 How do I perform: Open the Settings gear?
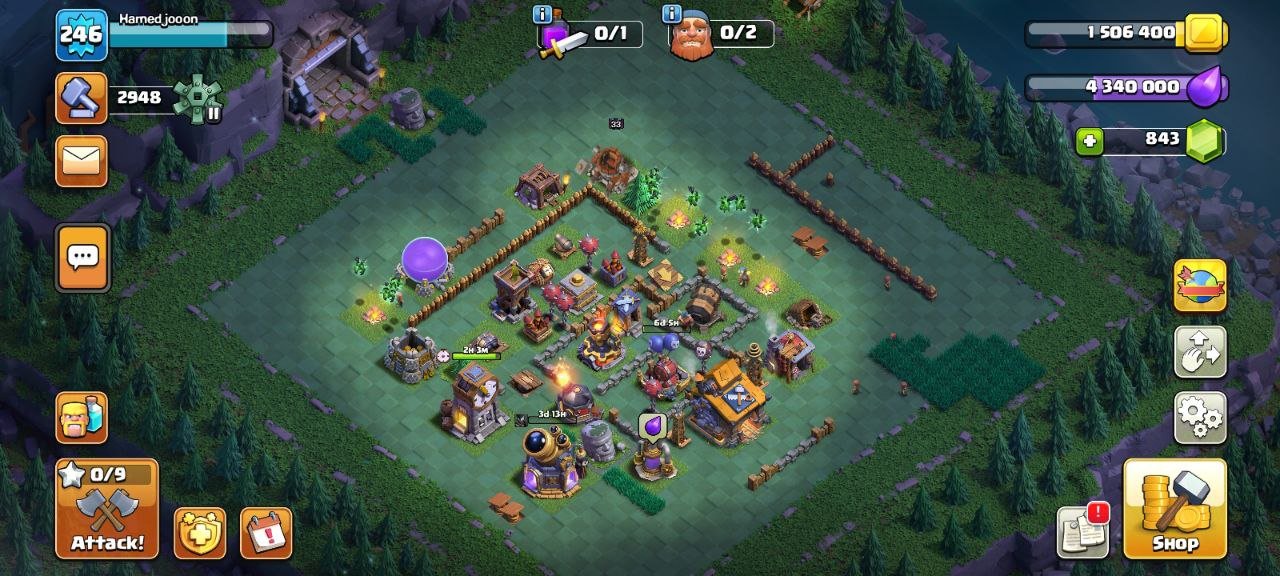[1199, 417]
